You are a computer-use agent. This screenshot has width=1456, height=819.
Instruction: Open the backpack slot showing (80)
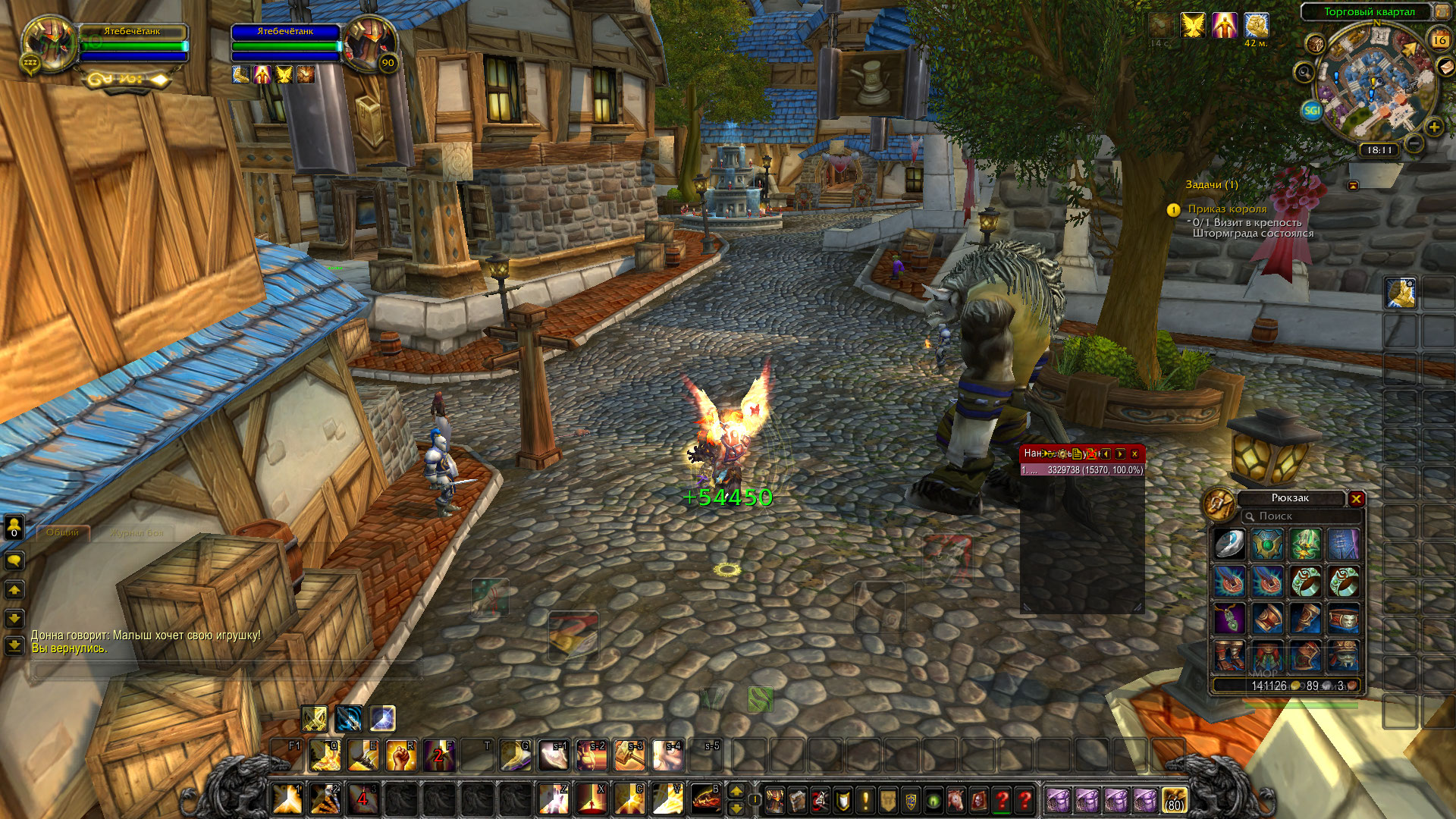click(1174, 799)
